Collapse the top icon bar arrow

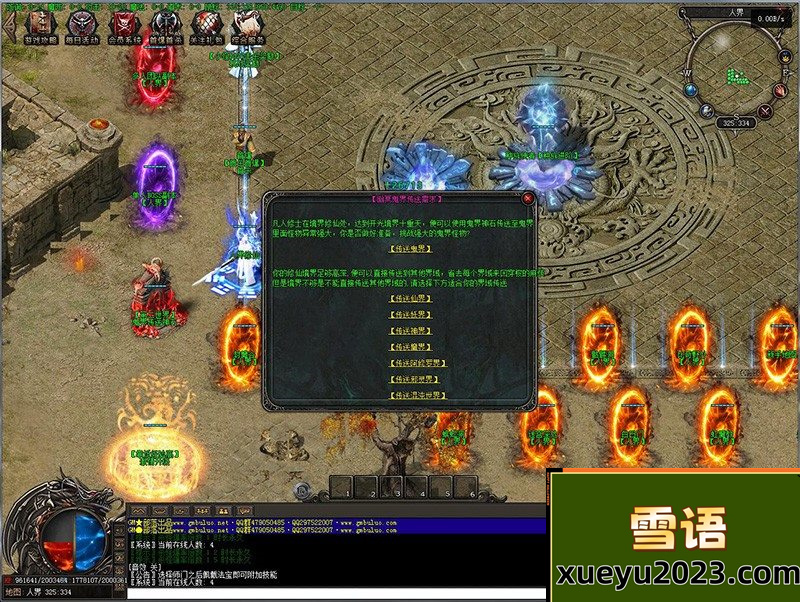(x=10, y=26)
